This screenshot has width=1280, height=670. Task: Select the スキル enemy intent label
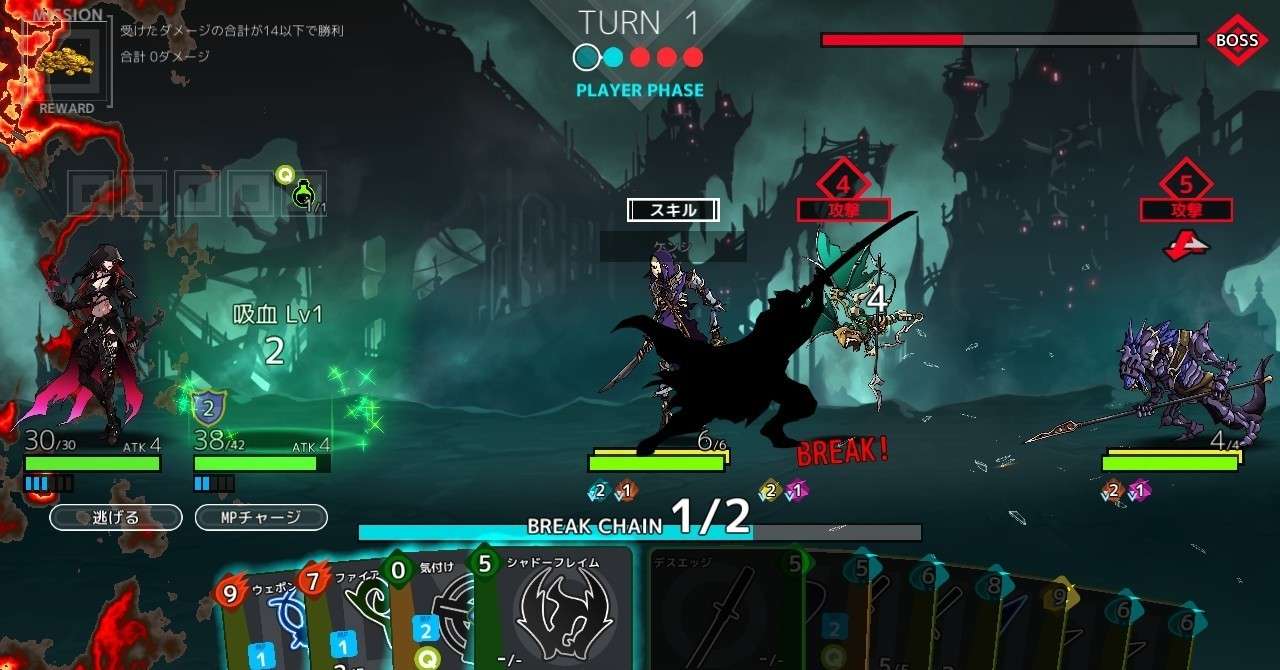pos(673,210)
